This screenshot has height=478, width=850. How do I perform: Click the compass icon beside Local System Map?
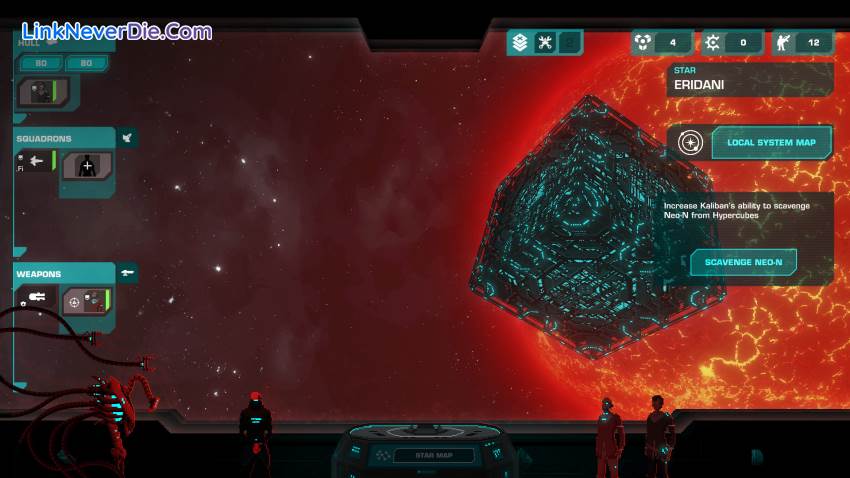[x=690, y=143]
